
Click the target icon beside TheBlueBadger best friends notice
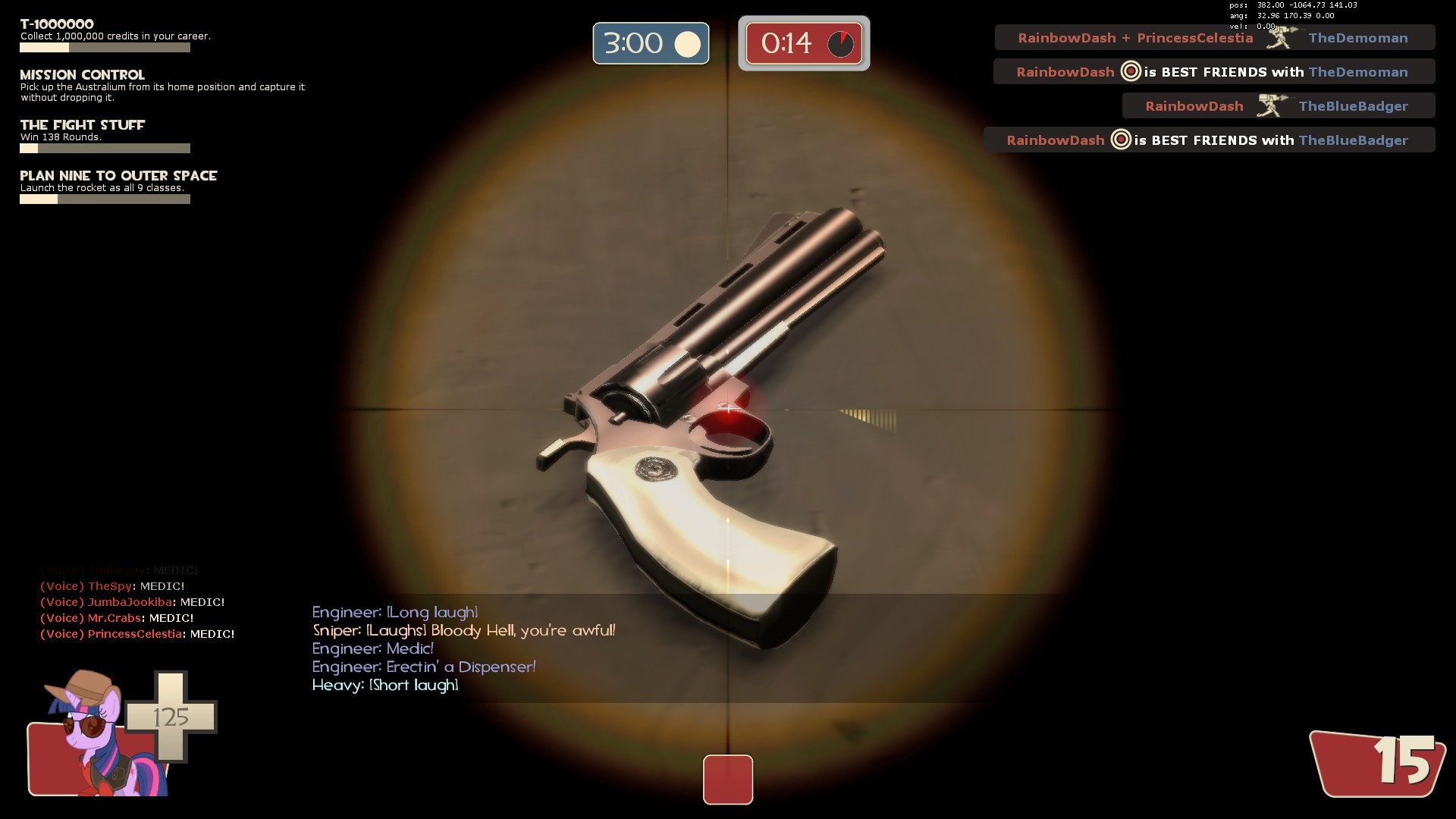coord(1121,140)
